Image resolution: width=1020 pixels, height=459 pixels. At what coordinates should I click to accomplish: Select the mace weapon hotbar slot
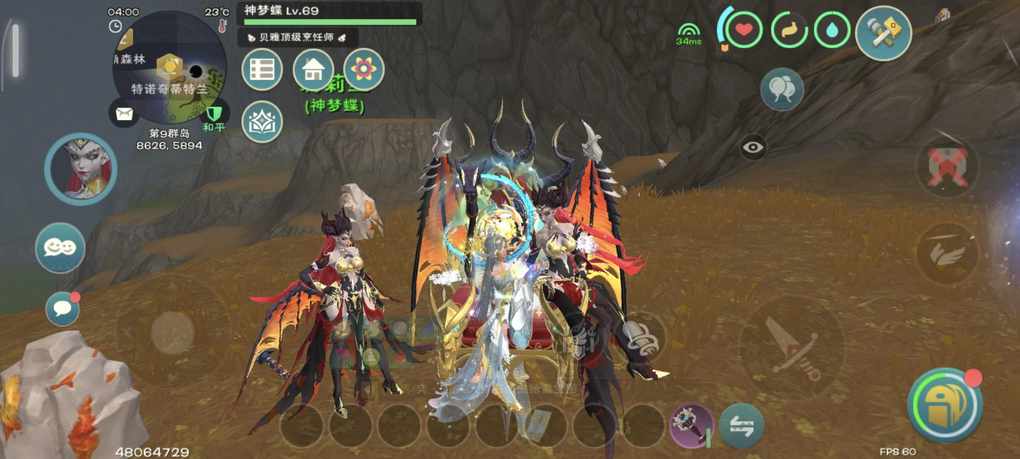click(691, 424)
